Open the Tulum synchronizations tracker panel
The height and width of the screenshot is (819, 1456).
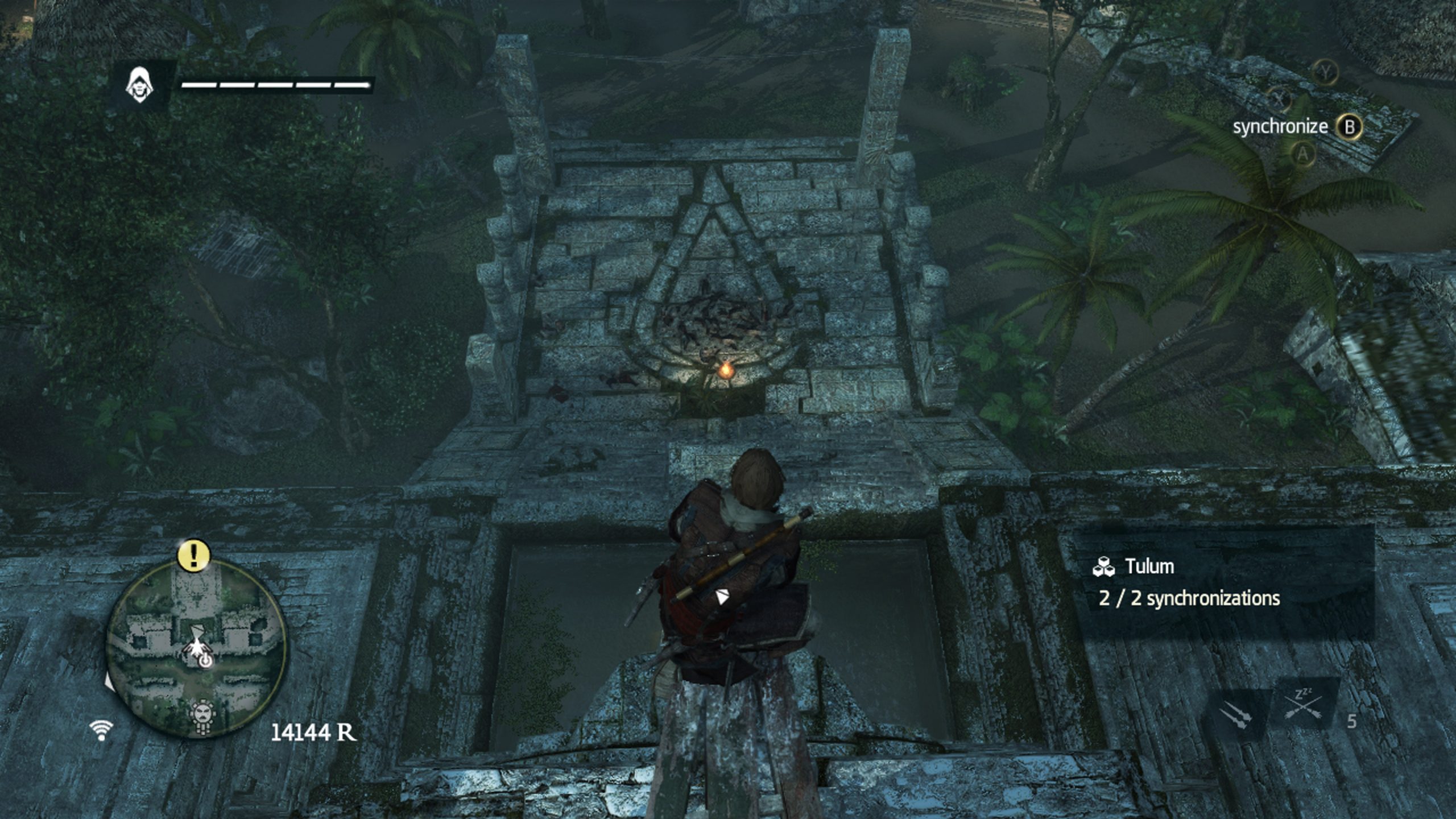click(x=1223, y=582)
